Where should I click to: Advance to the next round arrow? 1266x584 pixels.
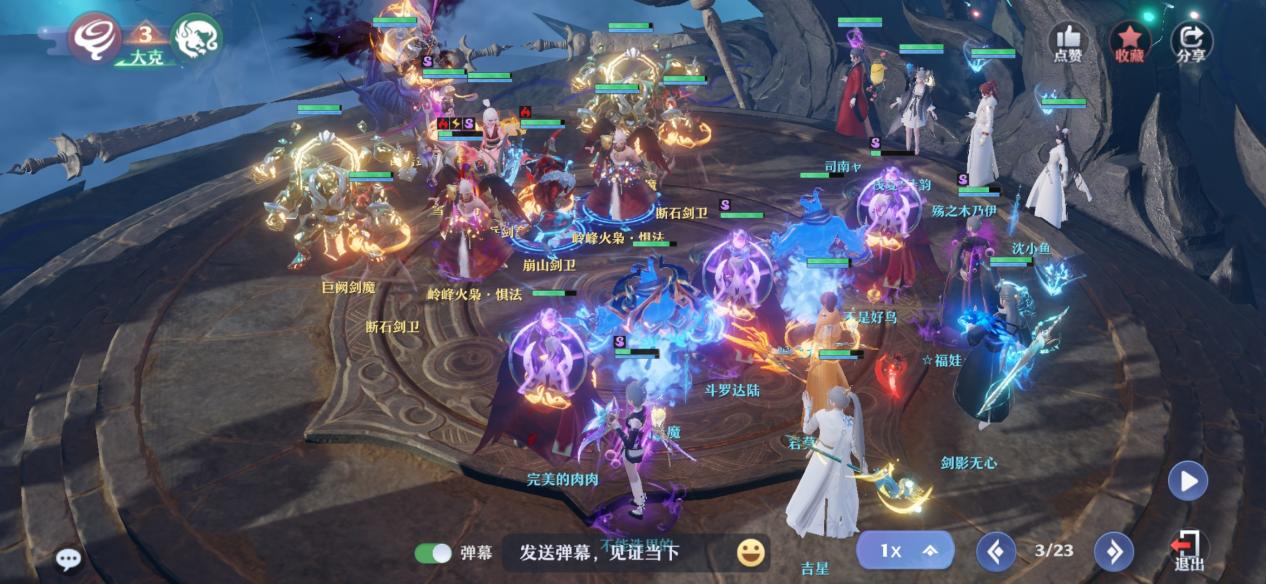(1113, 551)
